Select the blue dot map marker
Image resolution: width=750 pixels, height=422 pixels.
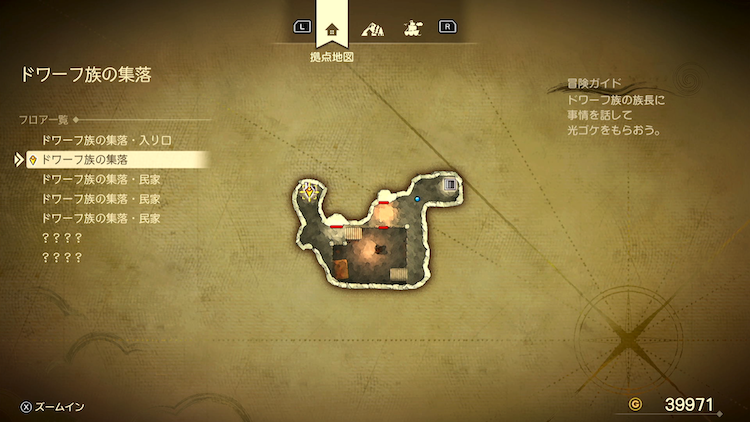coord(418,199)
